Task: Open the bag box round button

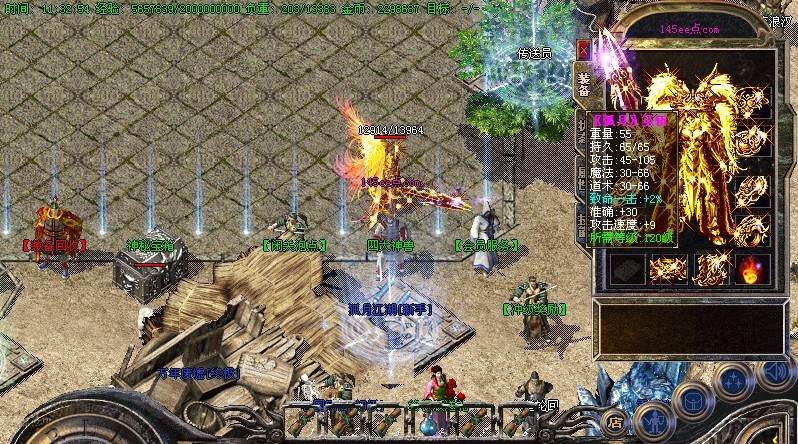Action: point(691,401)
